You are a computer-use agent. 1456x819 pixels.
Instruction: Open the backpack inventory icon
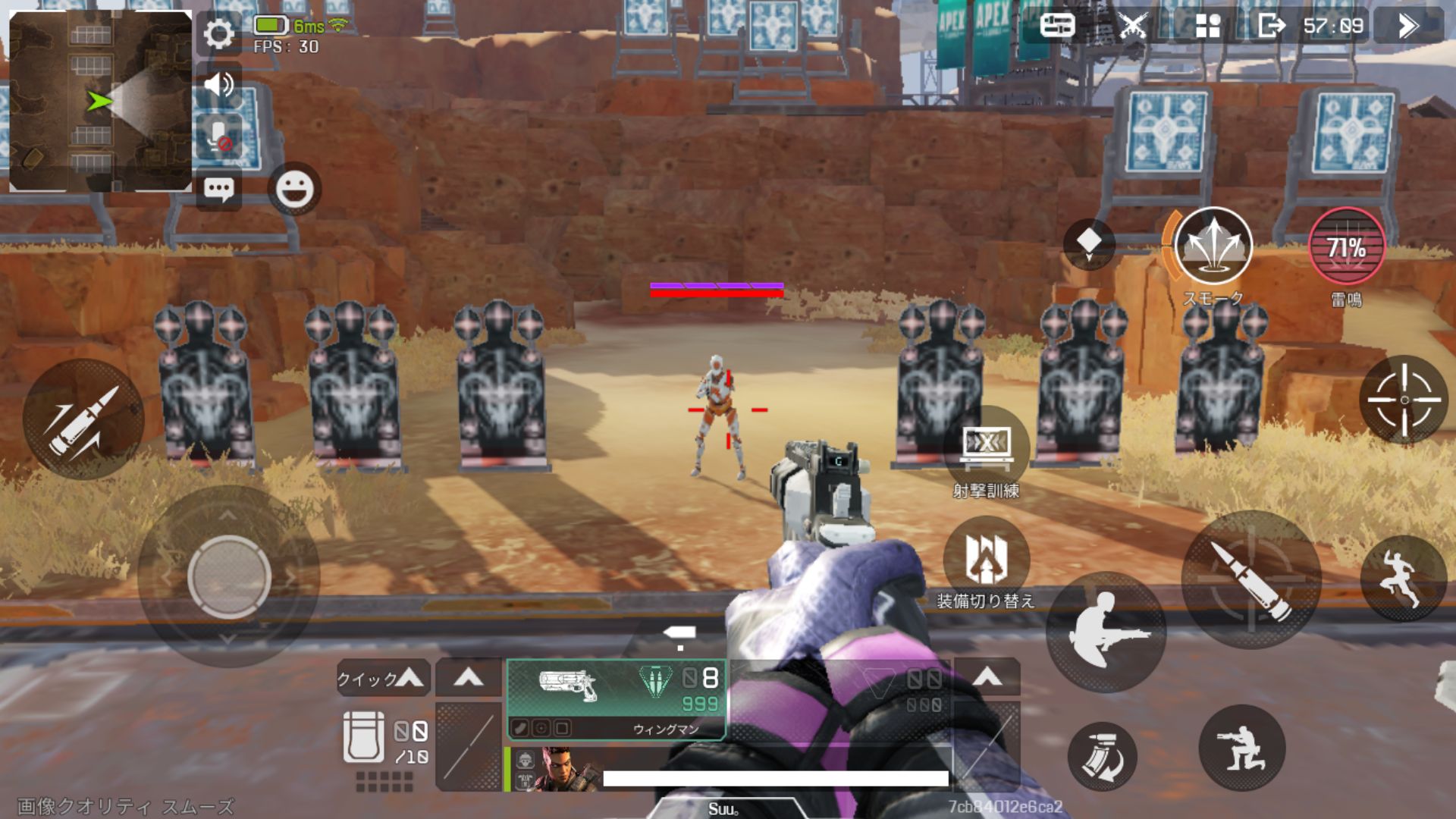(363, 736)
